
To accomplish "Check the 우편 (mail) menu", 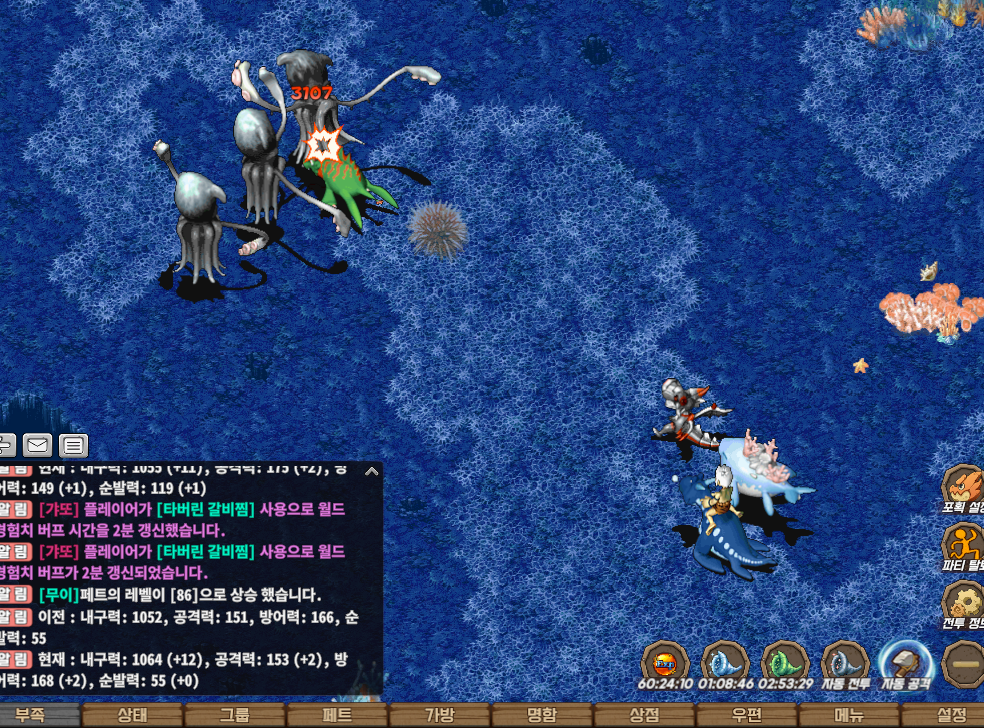I will [746, 715].
